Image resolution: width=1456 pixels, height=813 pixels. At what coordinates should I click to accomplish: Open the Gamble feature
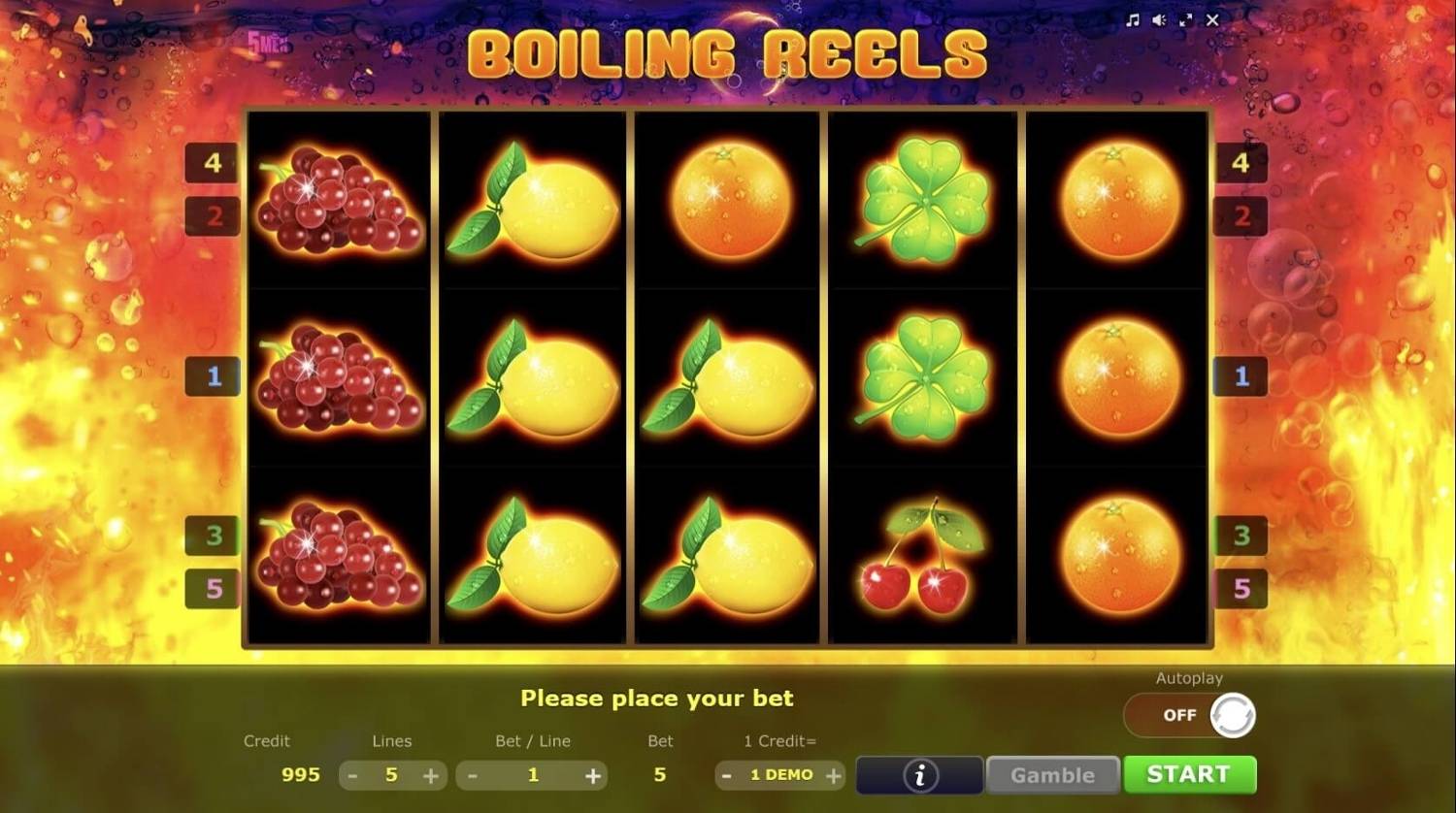(1053, 774)
